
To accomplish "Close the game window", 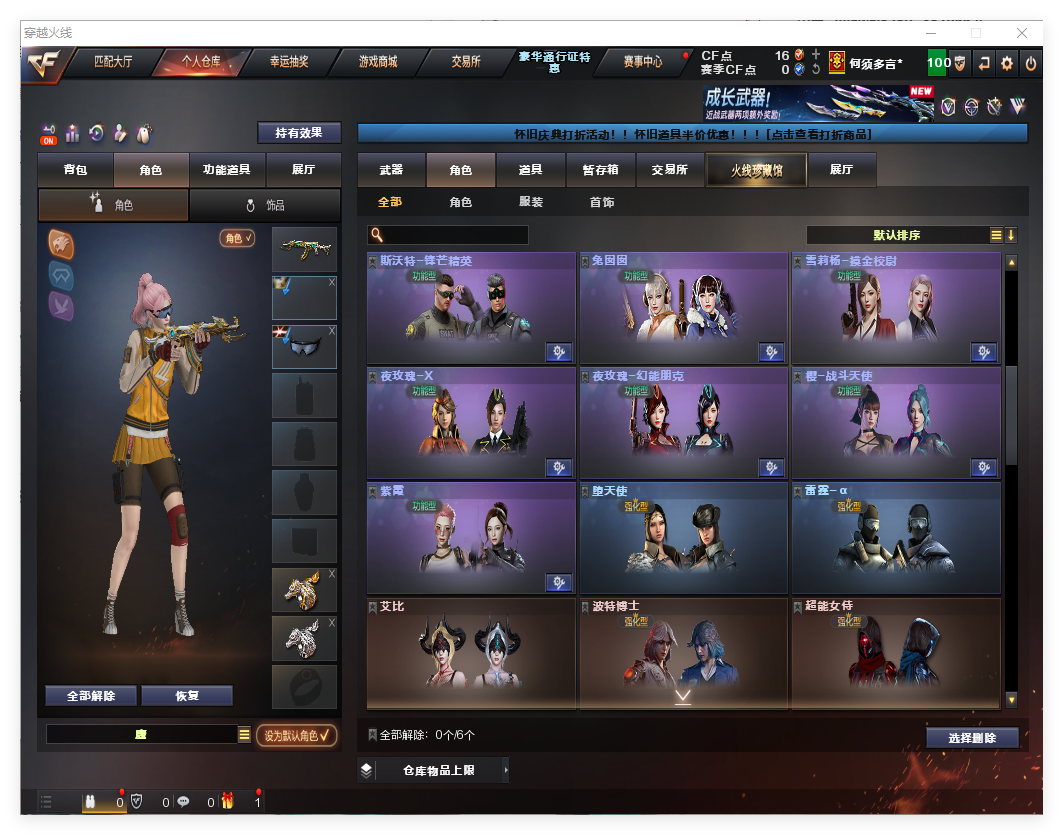I will [x=1022, y=33].
